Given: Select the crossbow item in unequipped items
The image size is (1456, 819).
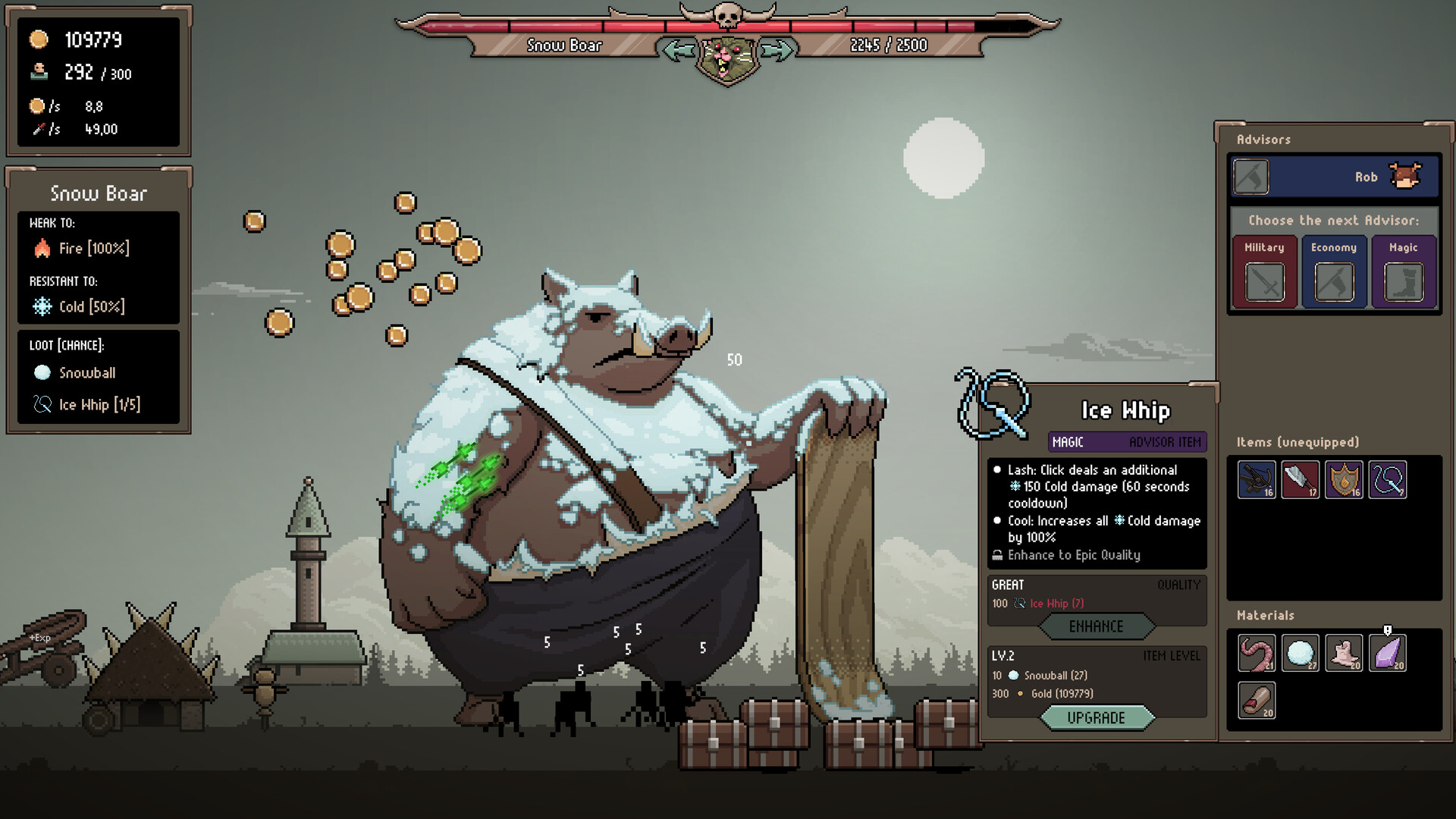Looking at the screenshot, I should pos(1256,480).
